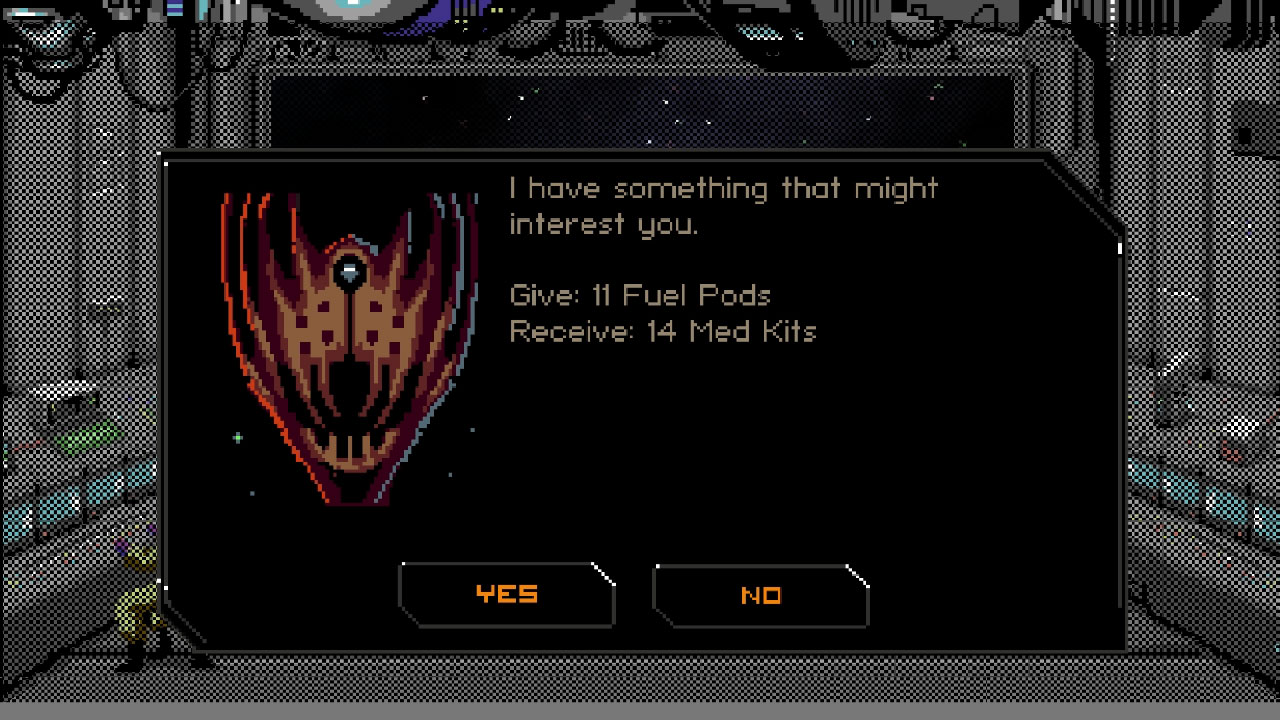
Task: Decline the offer with the NO button
Action: tap(761, 593)
